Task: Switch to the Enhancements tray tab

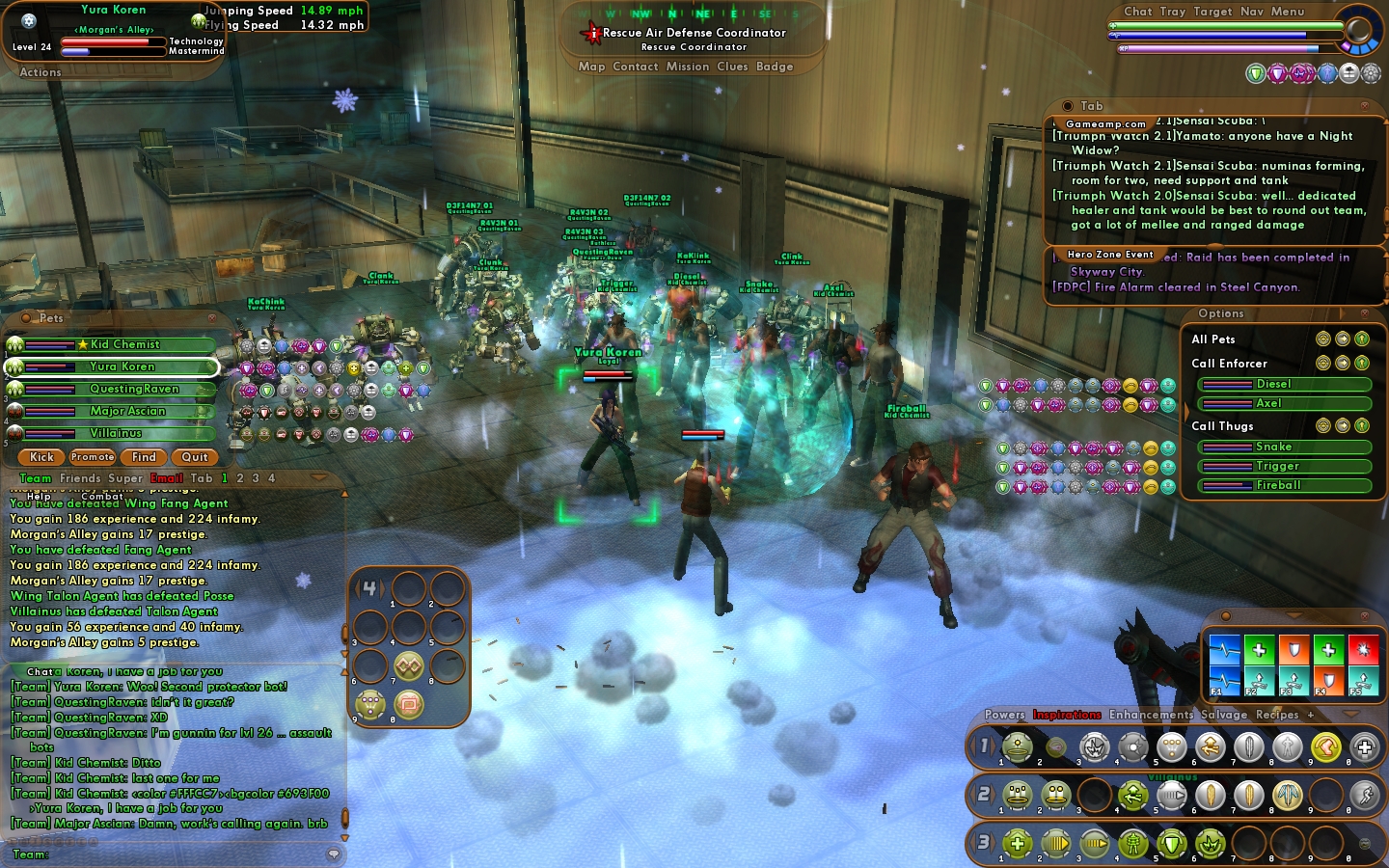Action: [x=1151, y=715]
